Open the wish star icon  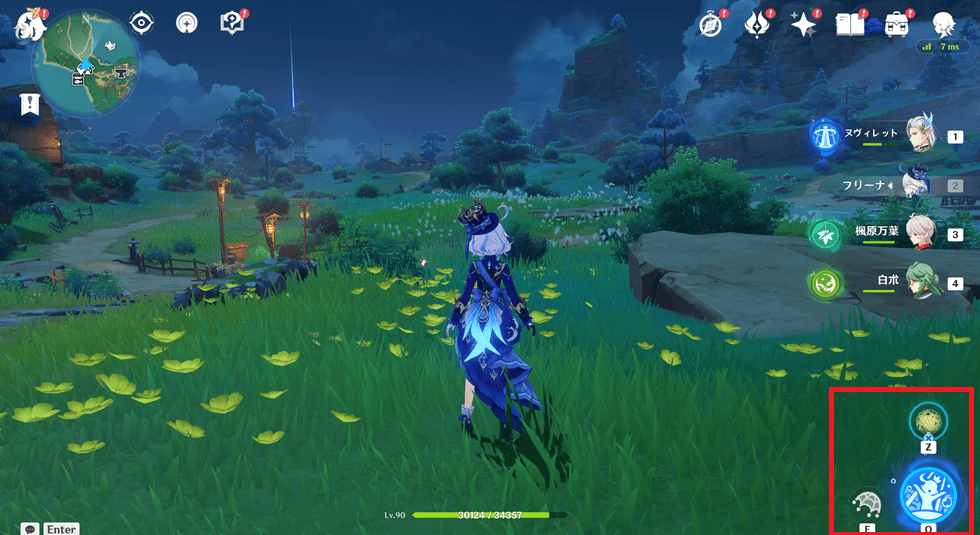tap(803, 24)
